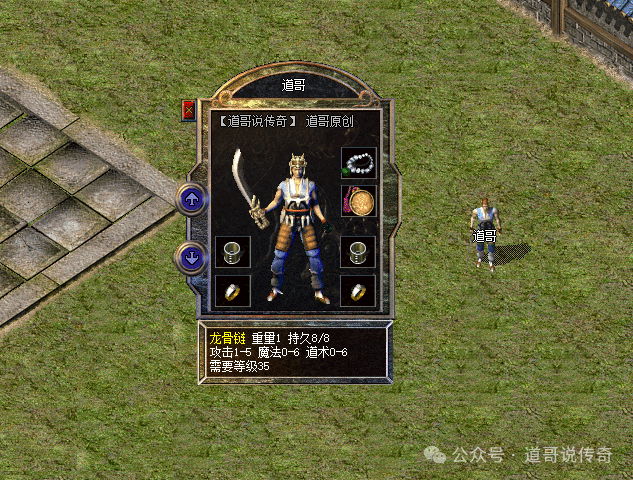Viewport: 633px width, 480px height.
Task: Click the blue up-arrow button
Action: 191,198
